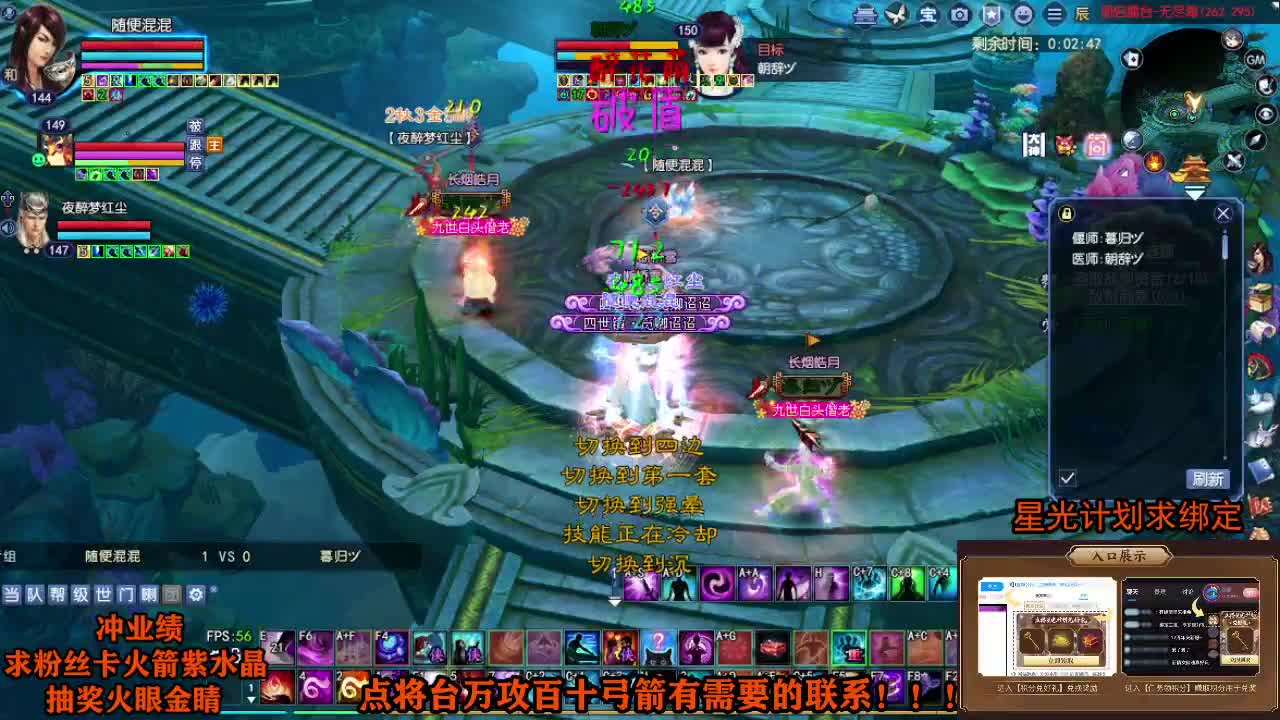This screenshot has width=1280, height=720.
Task: Click the star badge icon in the top bar
Action: point(993,15)
